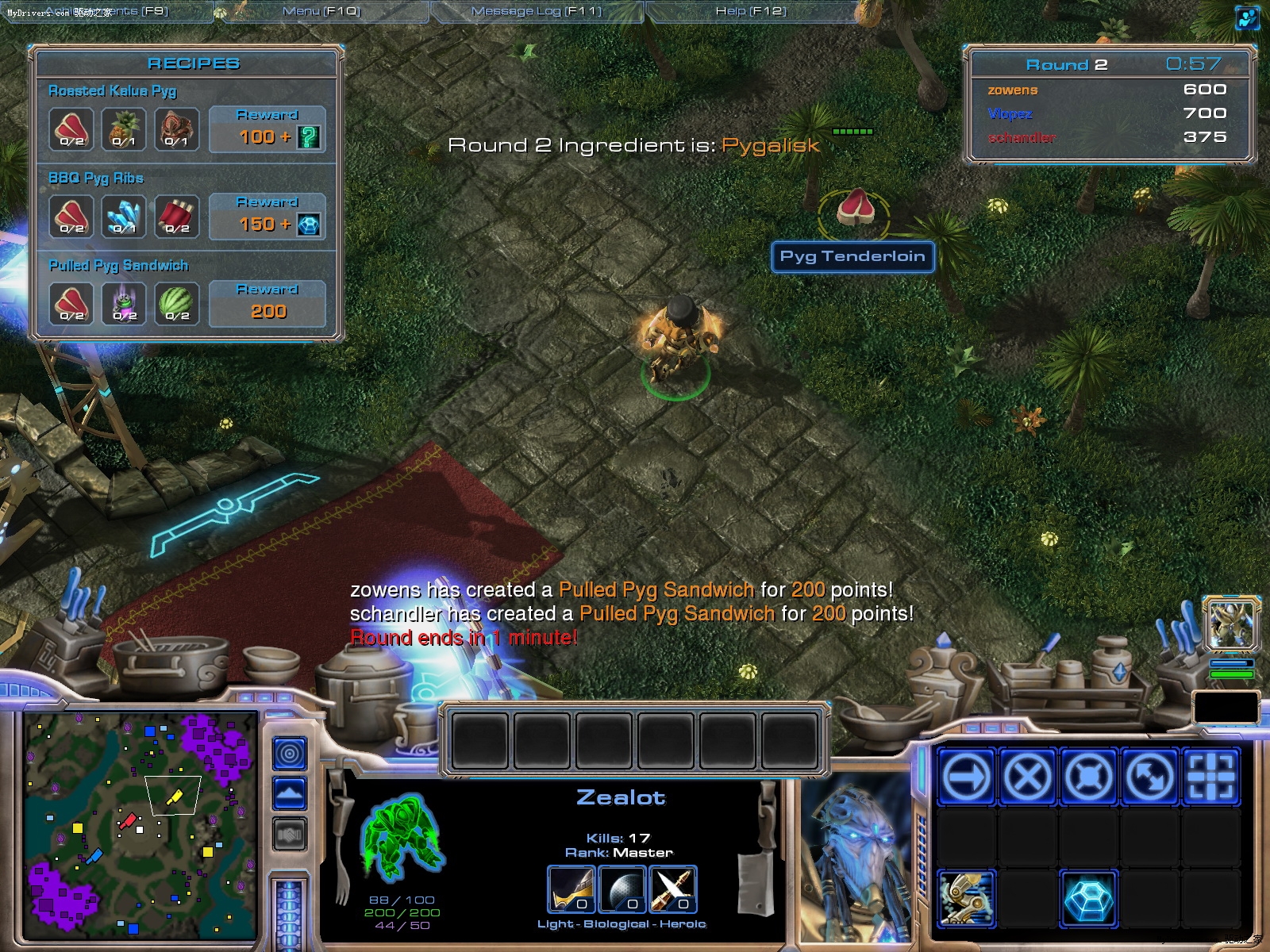Image resolution: width=1270 pixels, height=952 pixels.
Task: Activate the golden mechanical arm ability
Action: point(966,899)
